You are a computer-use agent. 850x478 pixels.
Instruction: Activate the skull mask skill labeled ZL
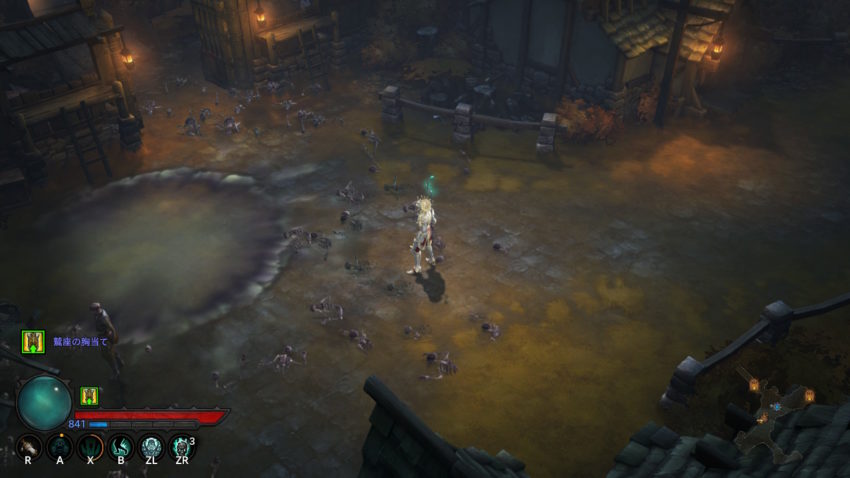coord(151,445)
